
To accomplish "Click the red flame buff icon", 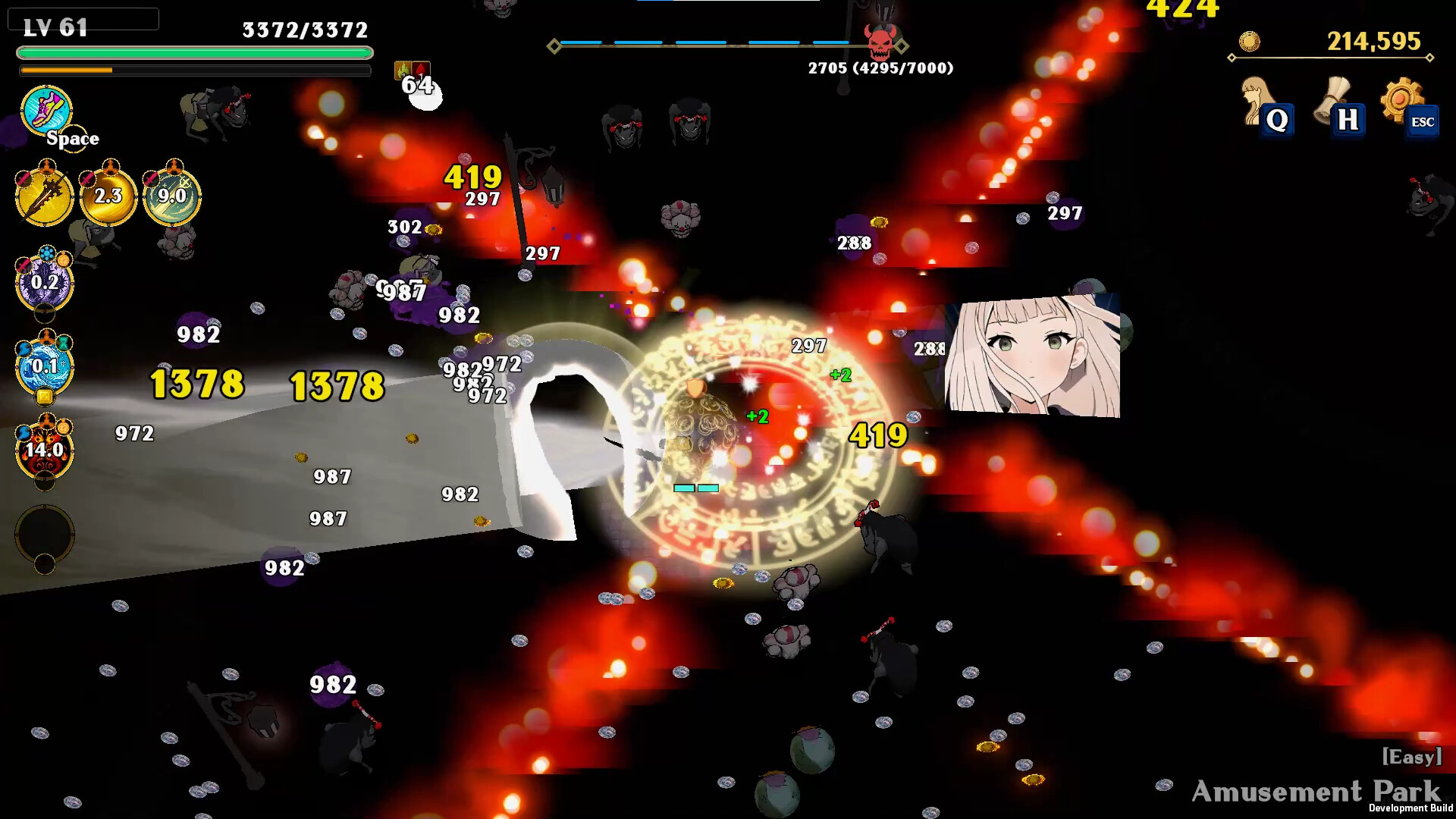I will (421, 71).
